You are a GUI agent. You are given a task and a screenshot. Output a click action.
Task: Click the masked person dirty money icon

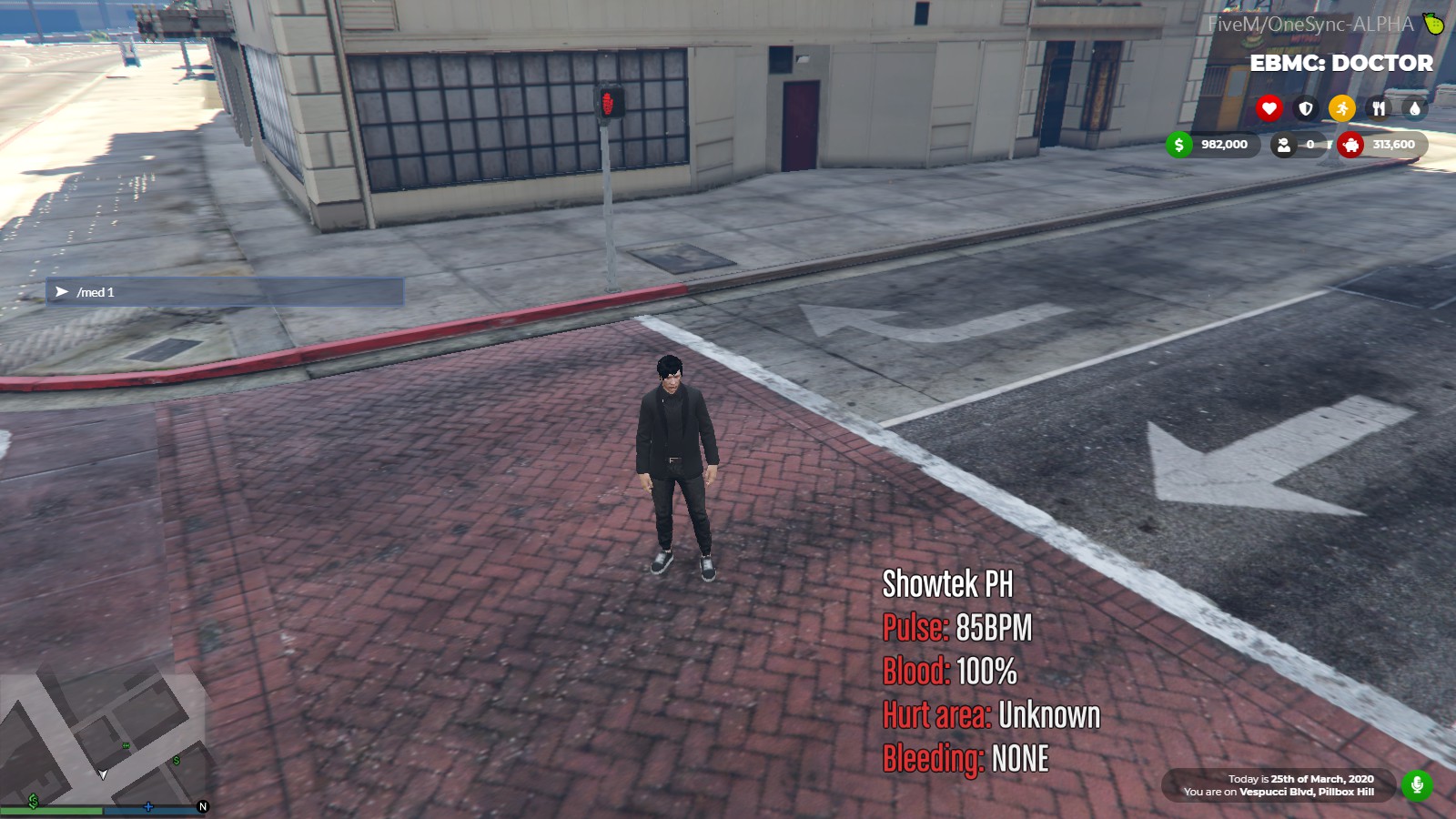[1283, 145]
